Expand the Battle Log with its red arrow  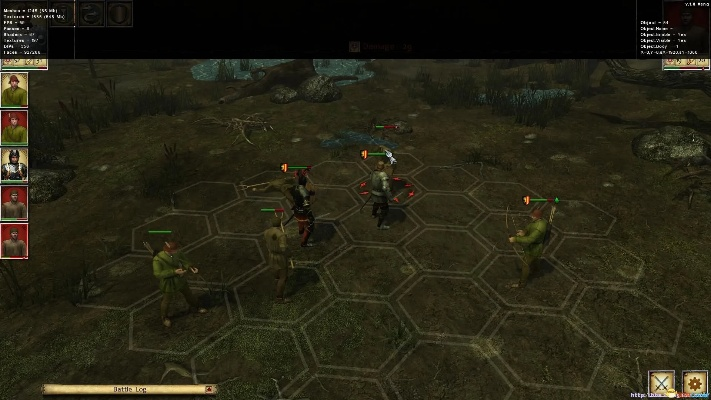click(208, 389)
